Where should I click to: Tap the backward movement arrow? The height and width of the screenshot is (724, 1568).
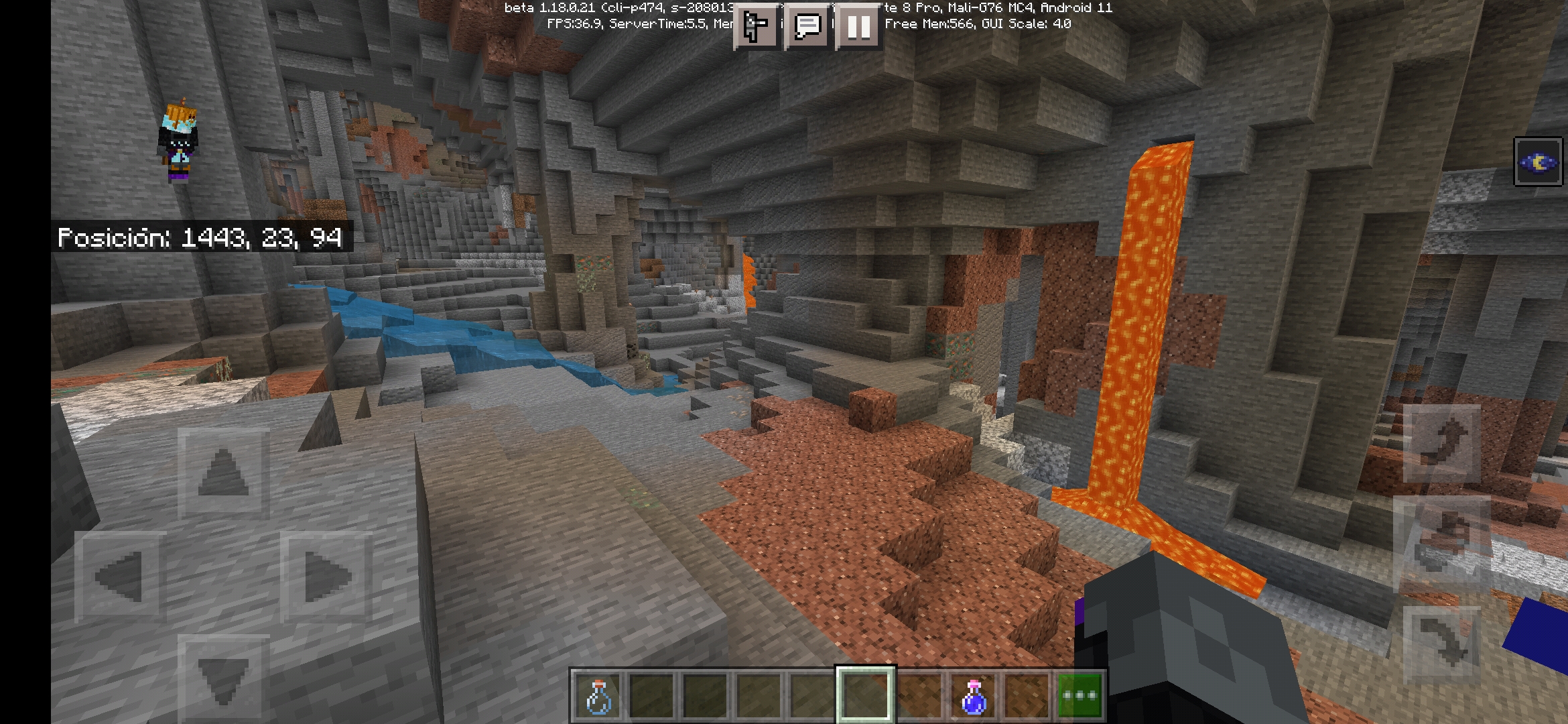click(223, 677)
